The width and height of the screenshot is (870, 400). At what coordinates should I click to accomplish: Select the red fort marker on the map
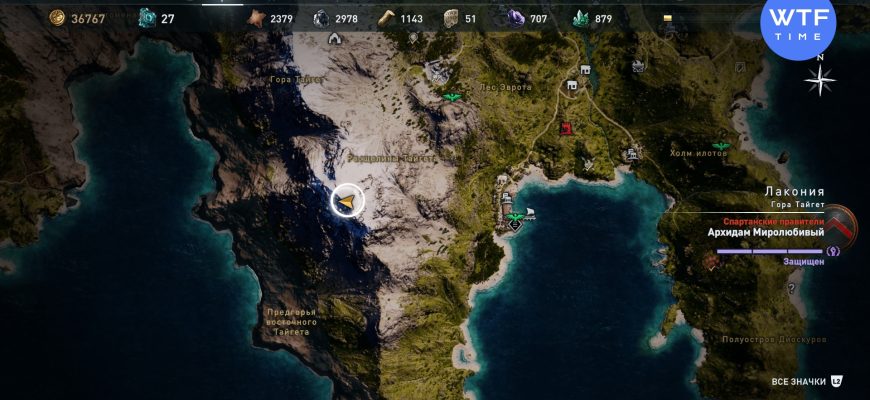568,128
